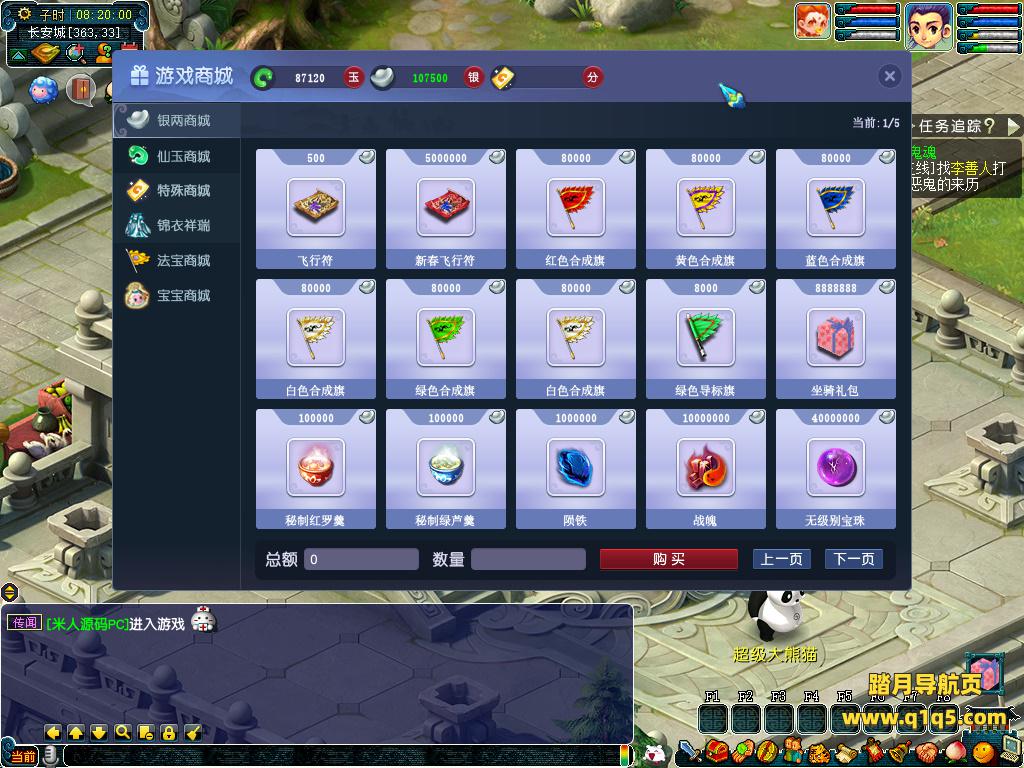This screenshot has height=768, width=1024.
Task: Go to the next page with 下一页
Action: [x=853, y=559]
